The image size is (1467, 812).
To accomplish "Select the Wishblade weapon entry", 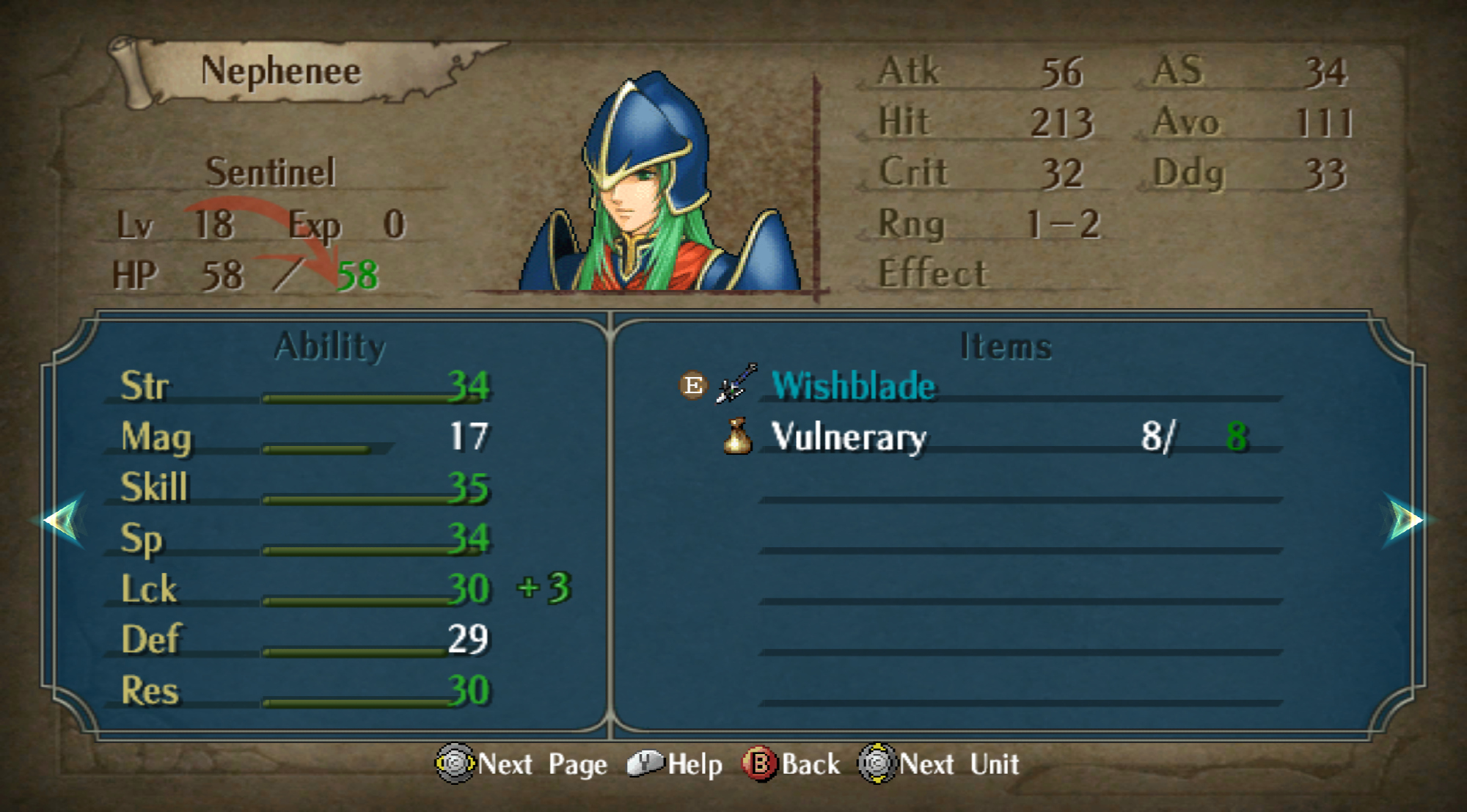I will point(853,386).
